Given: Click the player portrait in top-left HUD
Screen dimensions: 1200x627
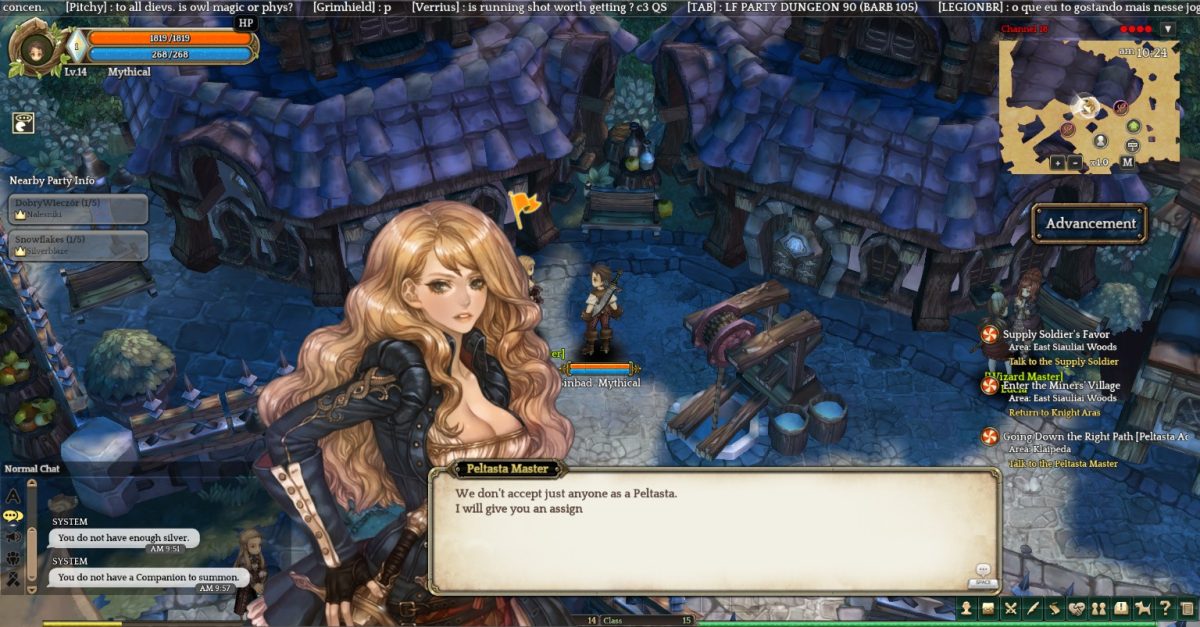Looking at the screenshot, I should pos(37,48).
